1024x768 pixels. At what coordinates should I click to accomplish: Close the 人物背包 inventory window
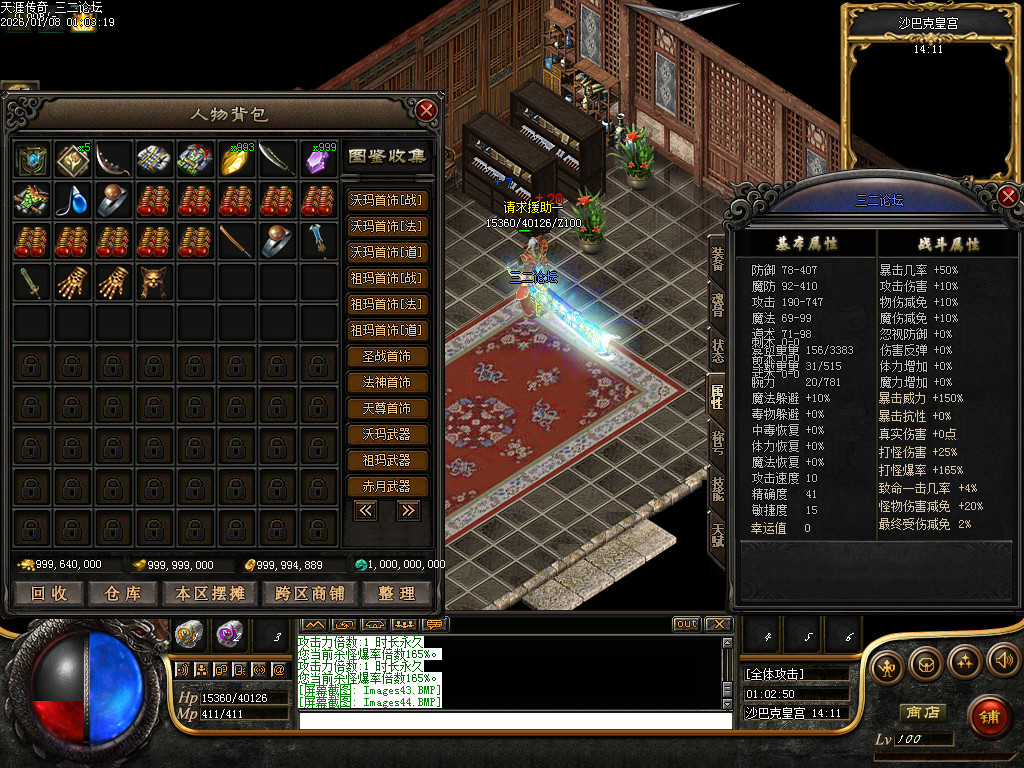click(427, 110)
